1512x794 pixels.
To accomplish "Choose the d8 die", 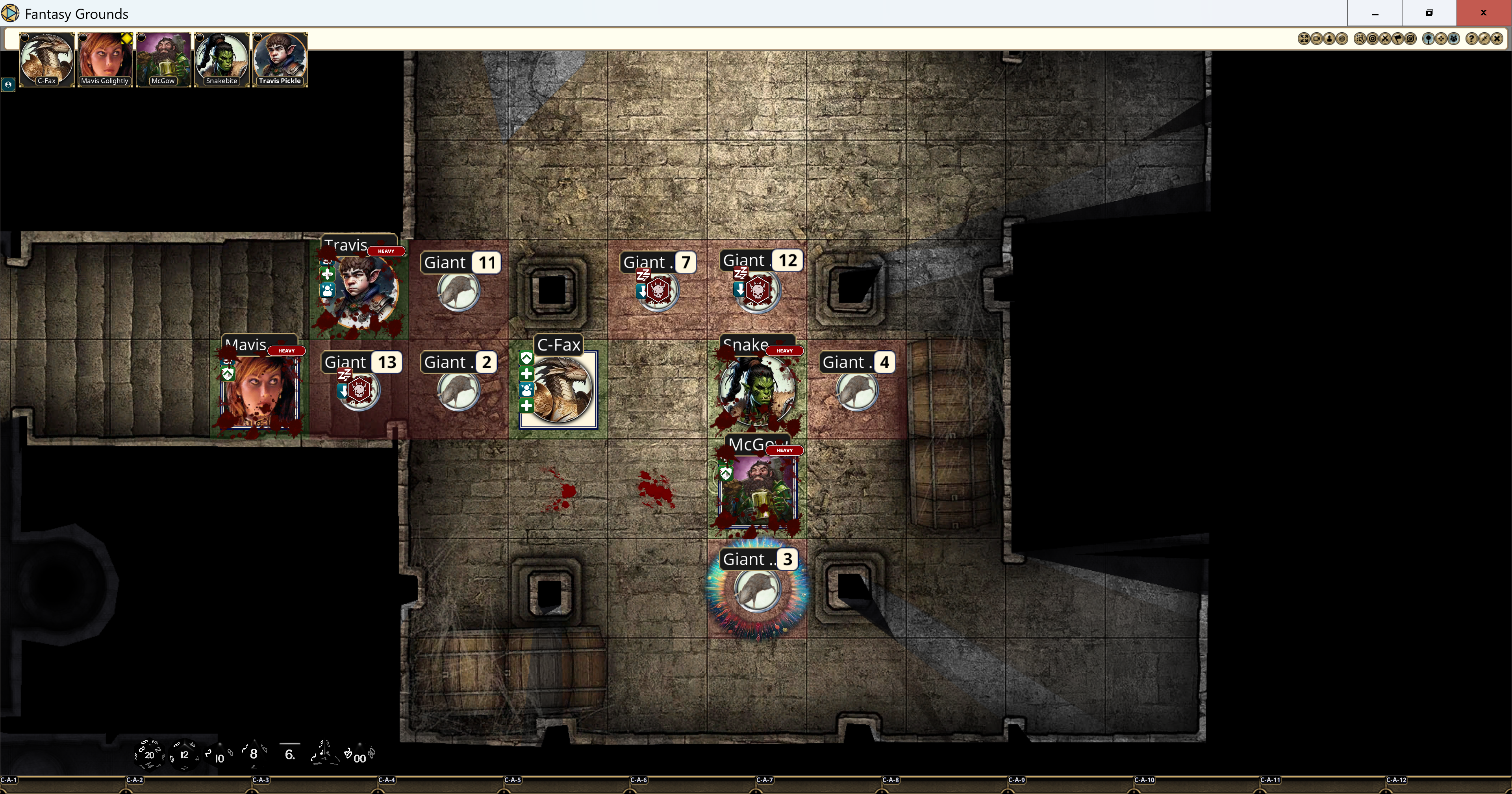I will (x=254, y=754).
